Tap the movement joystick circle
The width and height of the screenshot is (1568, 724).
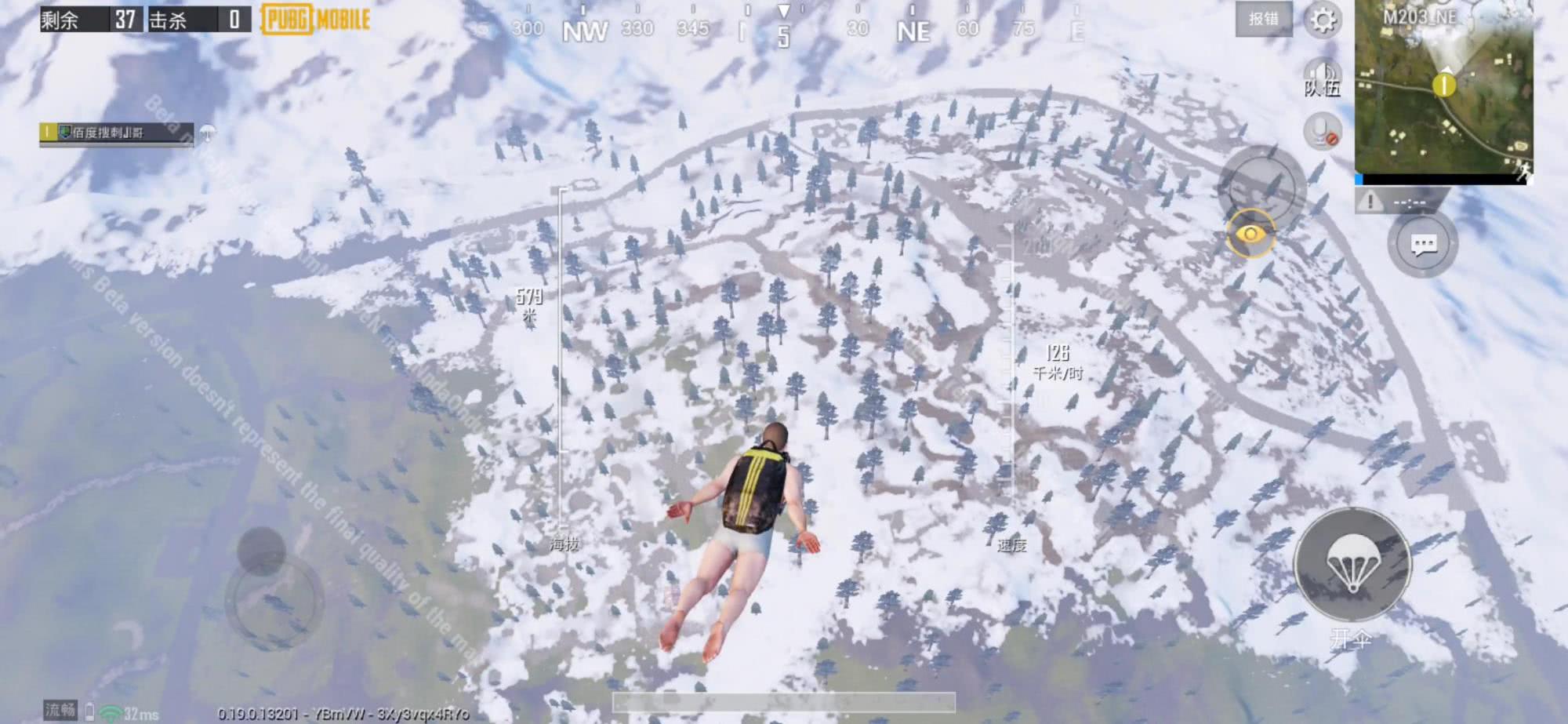click(x=274, y=600)
